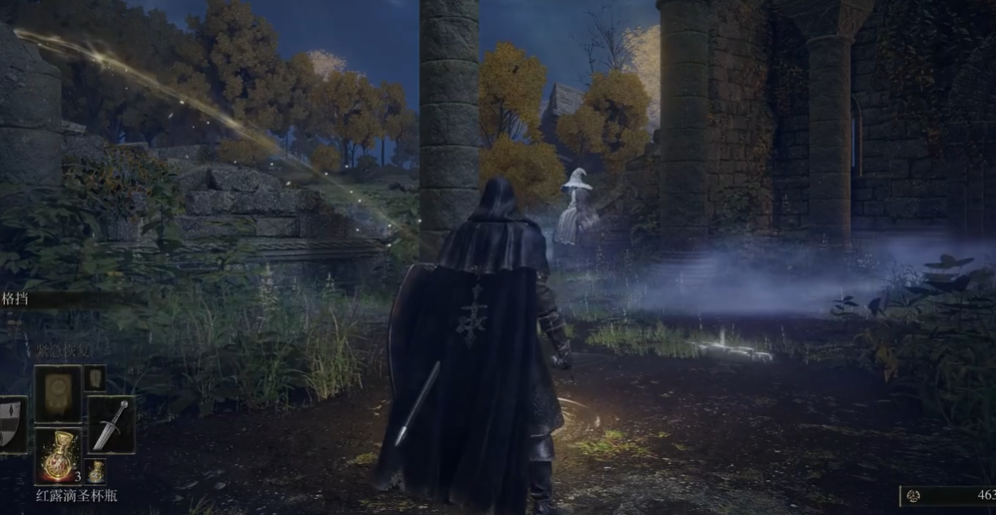Pick the small next-item flask icon
Viewport: 996px width, 515px height.
click(x=96, y=469)
